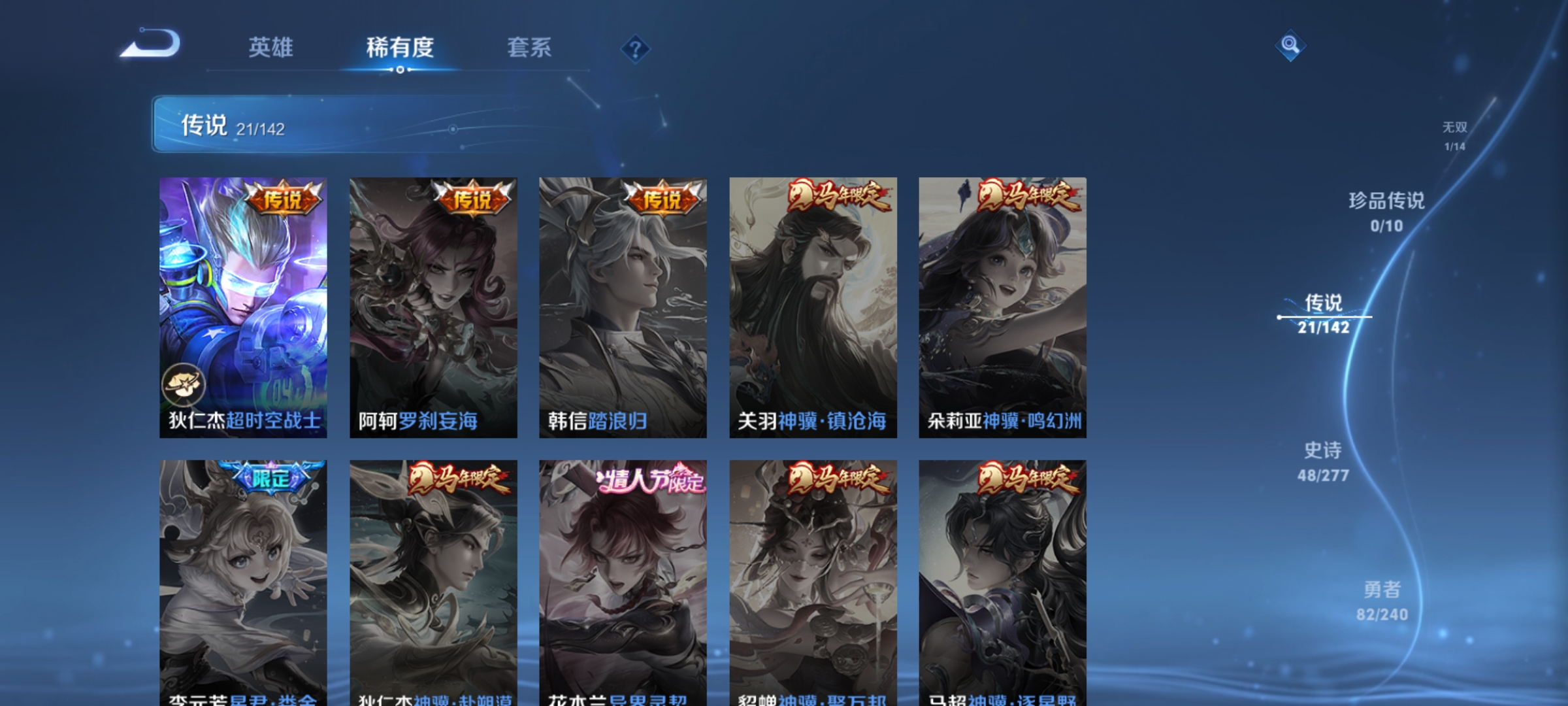Switch to the 套系 tab
Viewport: 1568px width, 706px height.
tap(529, 48)
